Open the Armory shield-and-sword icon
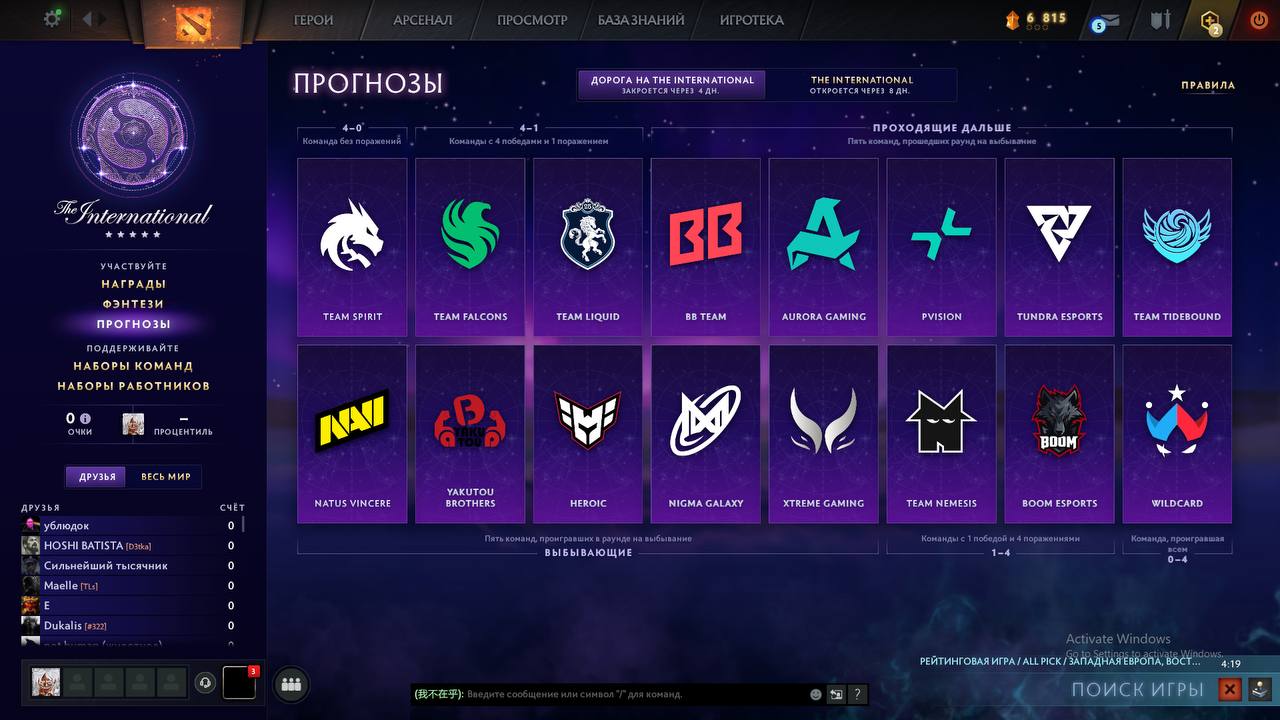Viewport: 1280px width, 720px height. coord(1160,18)
